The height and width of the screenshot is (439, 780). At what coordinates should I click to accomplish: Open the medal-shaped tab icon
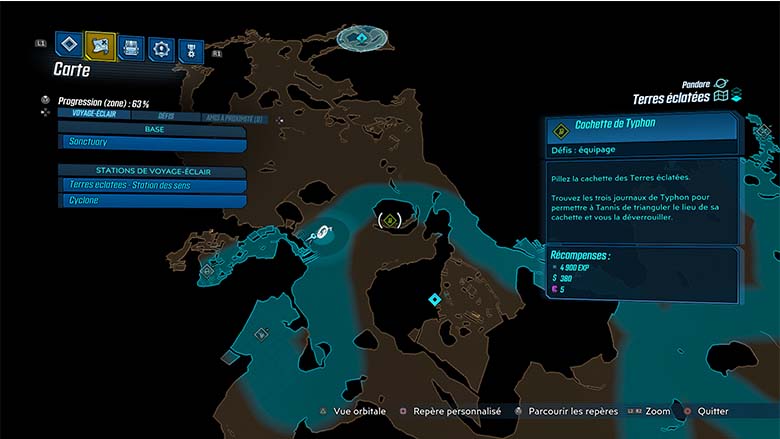click(x=190, y=50)
